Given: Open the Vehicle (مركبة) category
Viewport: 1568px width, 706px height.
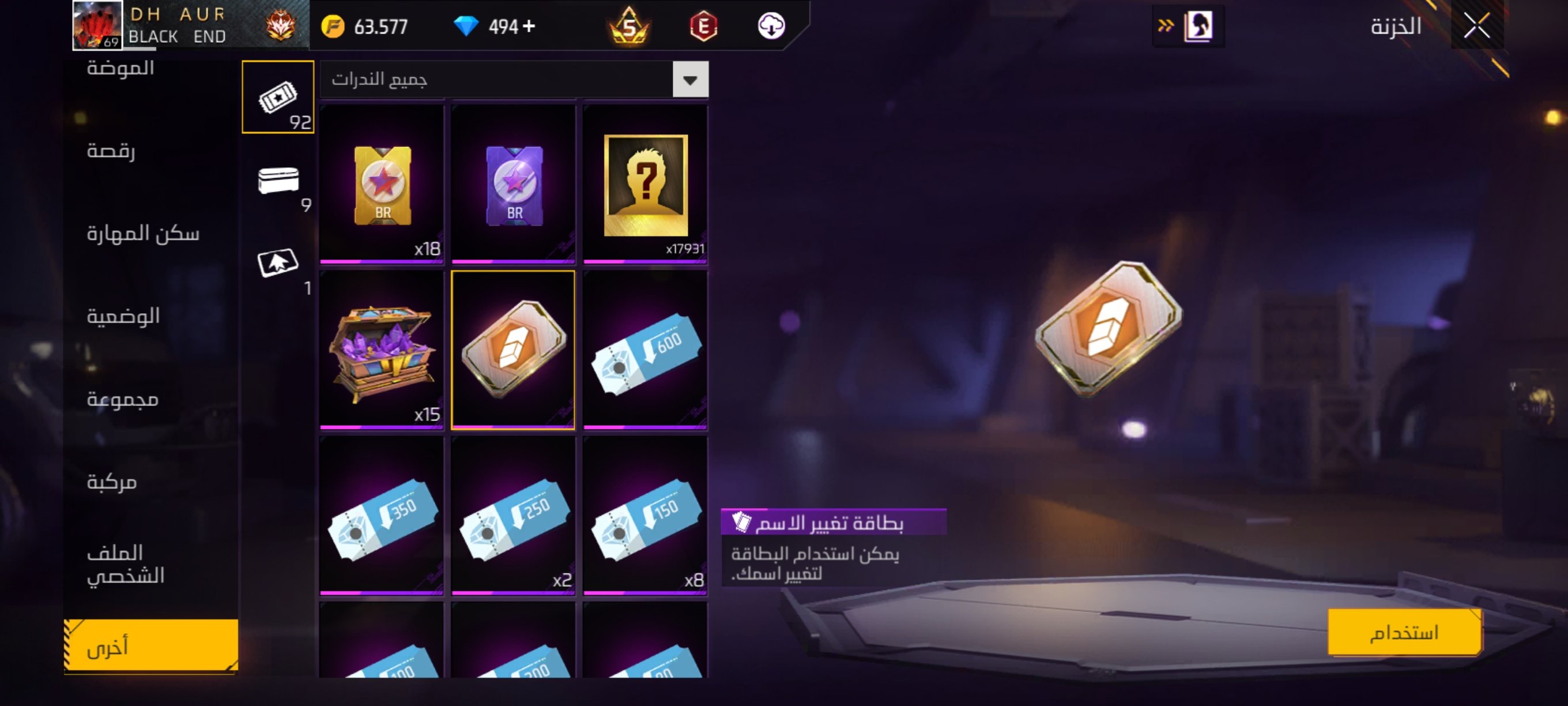Looking at the screenshot, I should [x=112, y=482].
